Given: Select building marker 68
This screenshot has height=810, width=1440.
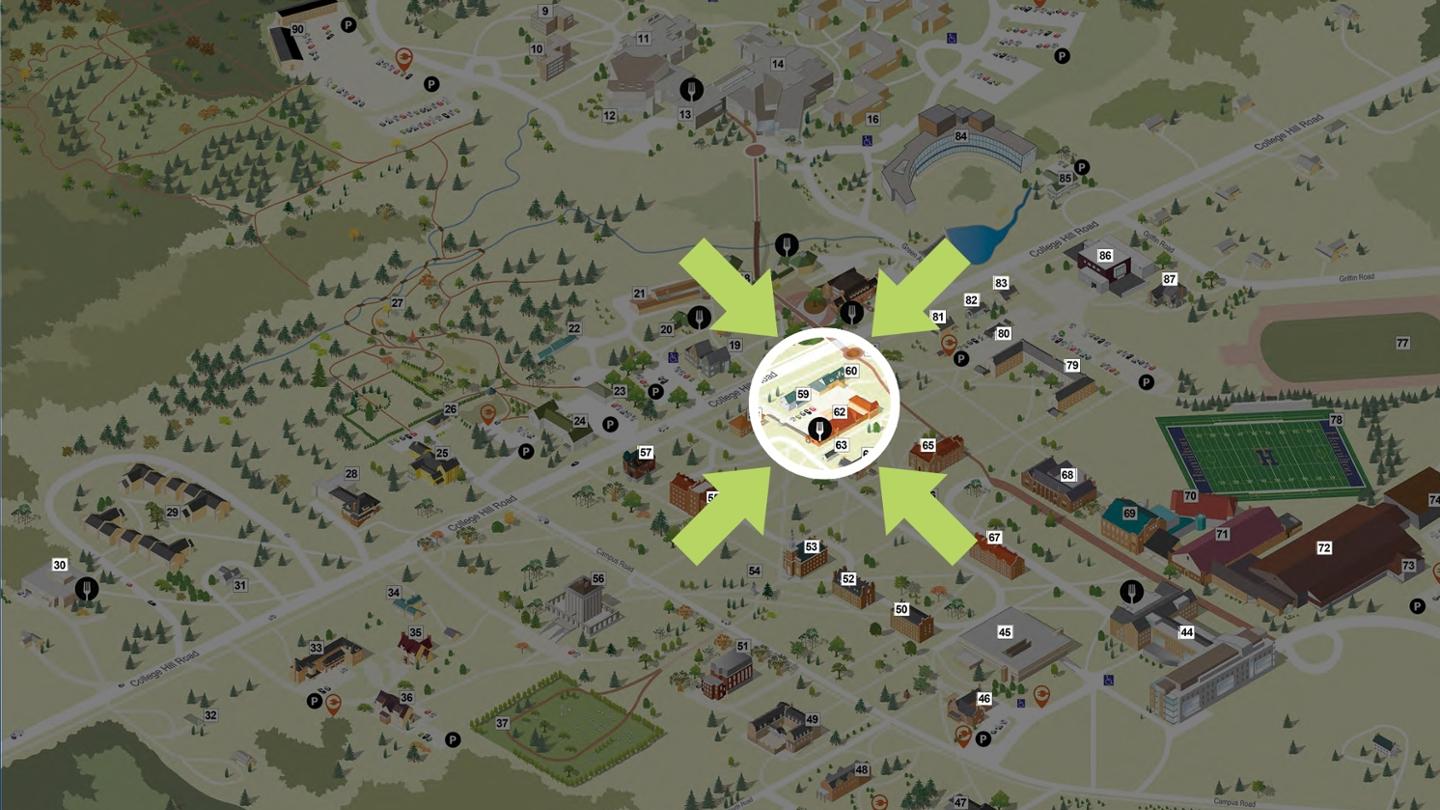Looking at the screenshot, I should pyautogui.click(x=1068, y=474).
